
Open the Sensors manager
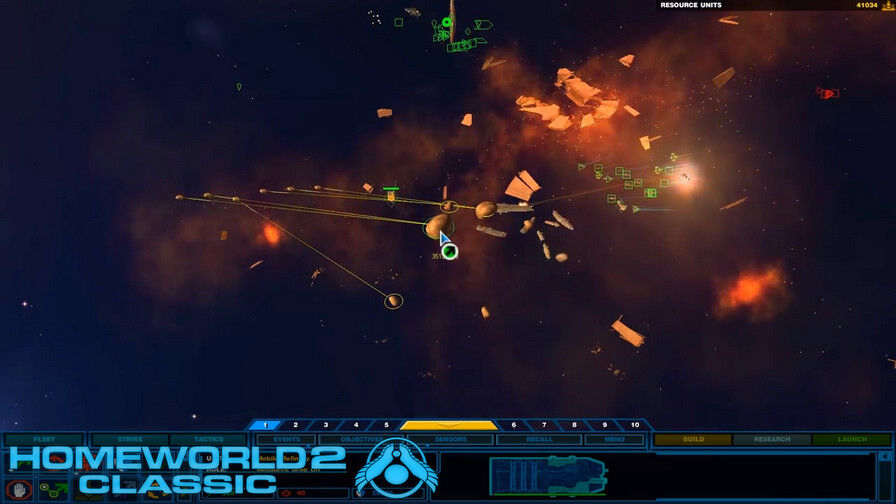pos(451,439)
